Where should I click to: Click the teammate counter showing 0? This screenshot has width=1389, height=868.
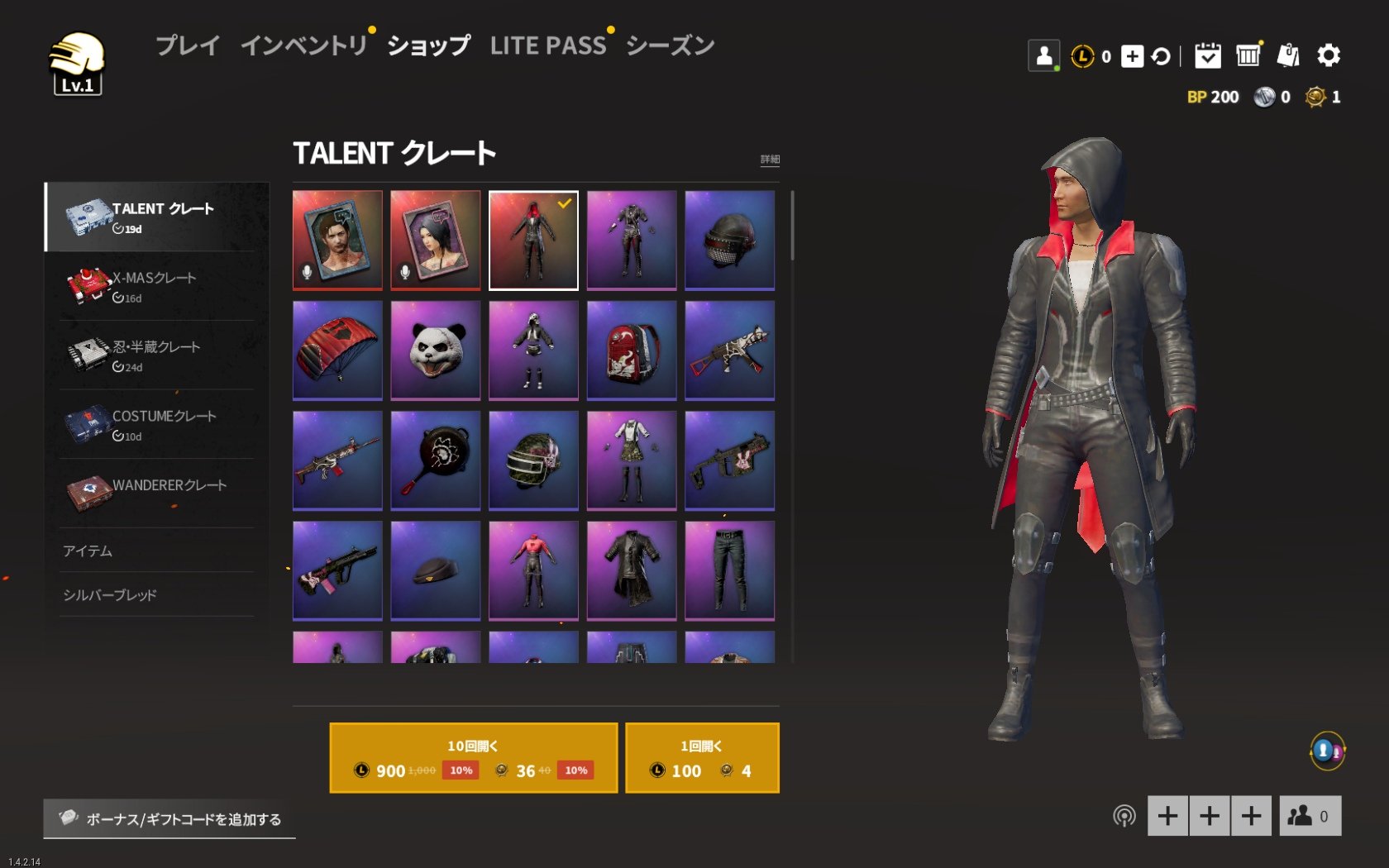1309,815
